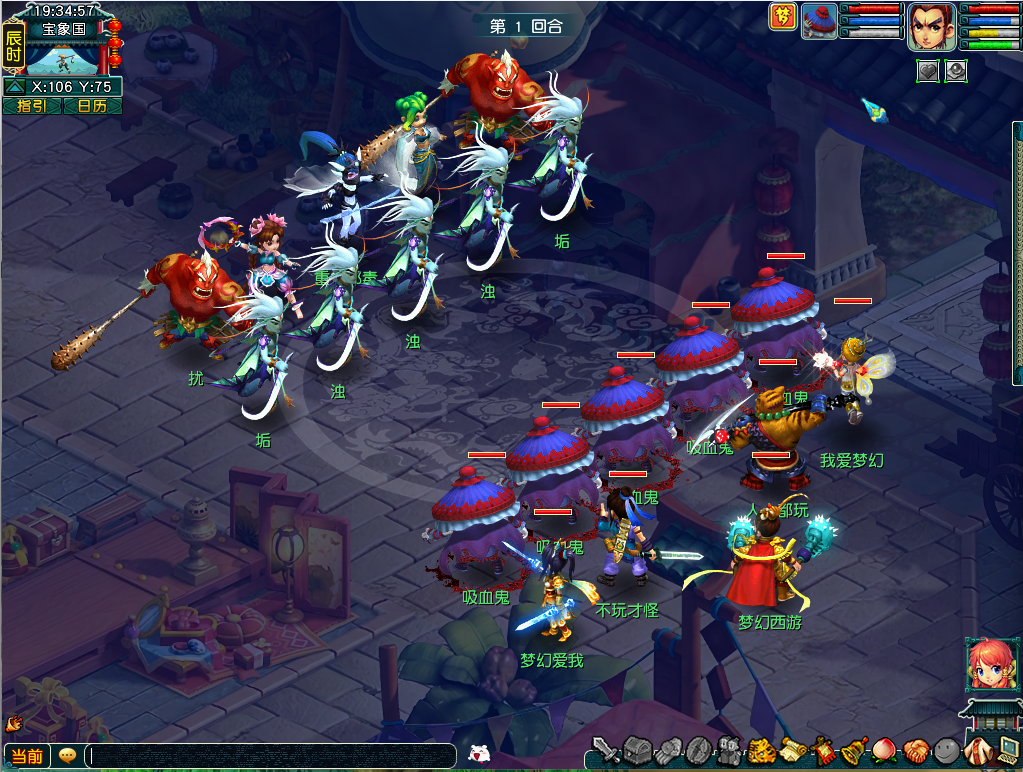Screen dimensions: 1023x772
Task: Focus the chat input box
Action: pyautogui.click(x=270, y=756)
